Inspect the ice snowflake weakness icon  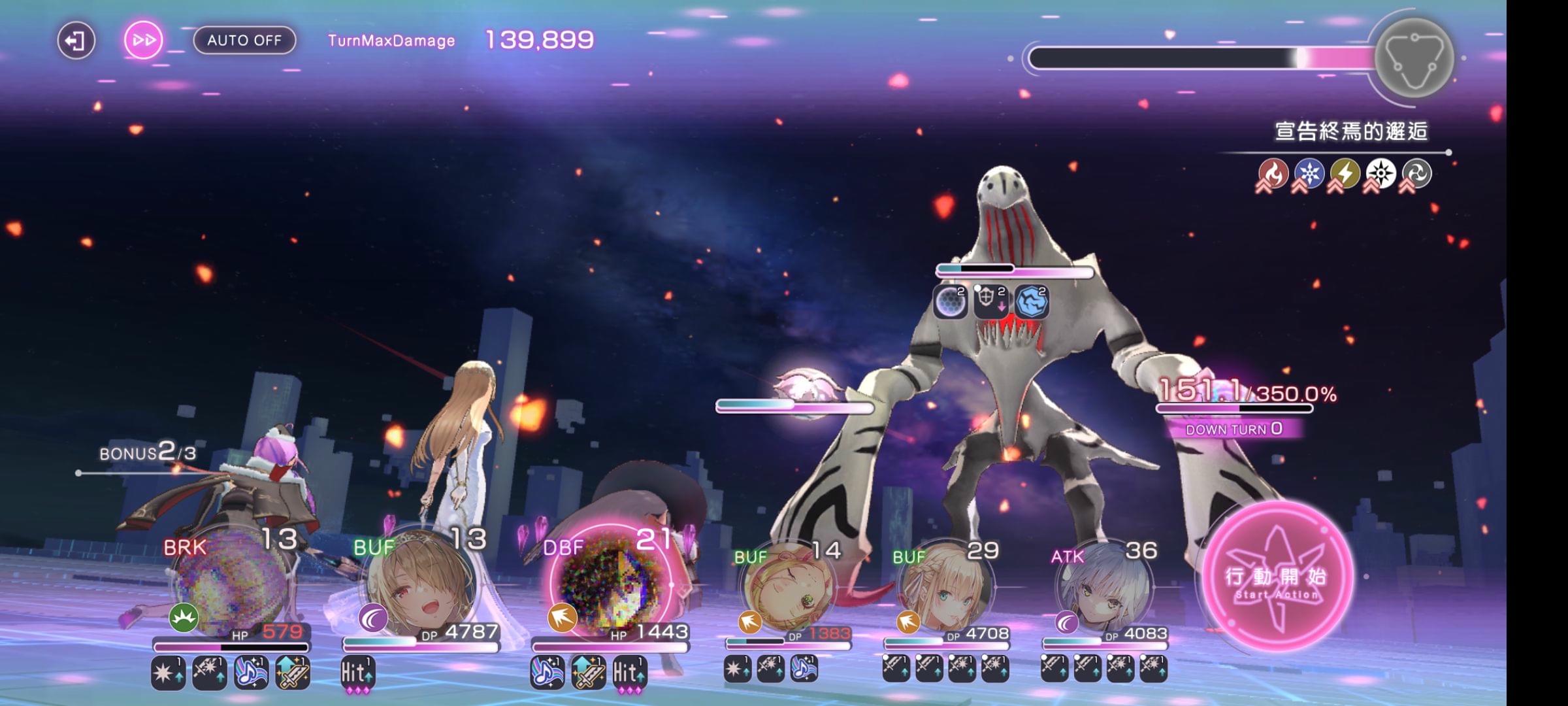(x=1309, y=174)
